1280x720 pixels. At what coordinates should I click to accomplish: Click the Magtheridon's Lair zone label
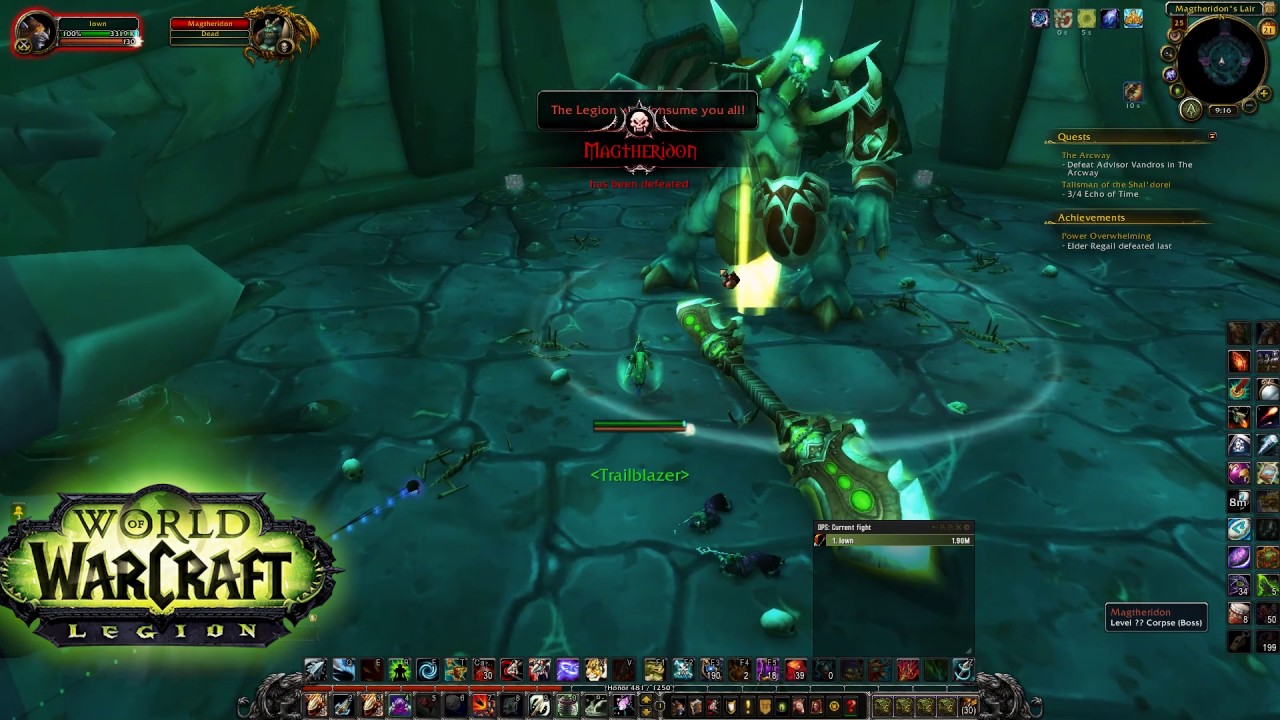tap(1214, 9)
